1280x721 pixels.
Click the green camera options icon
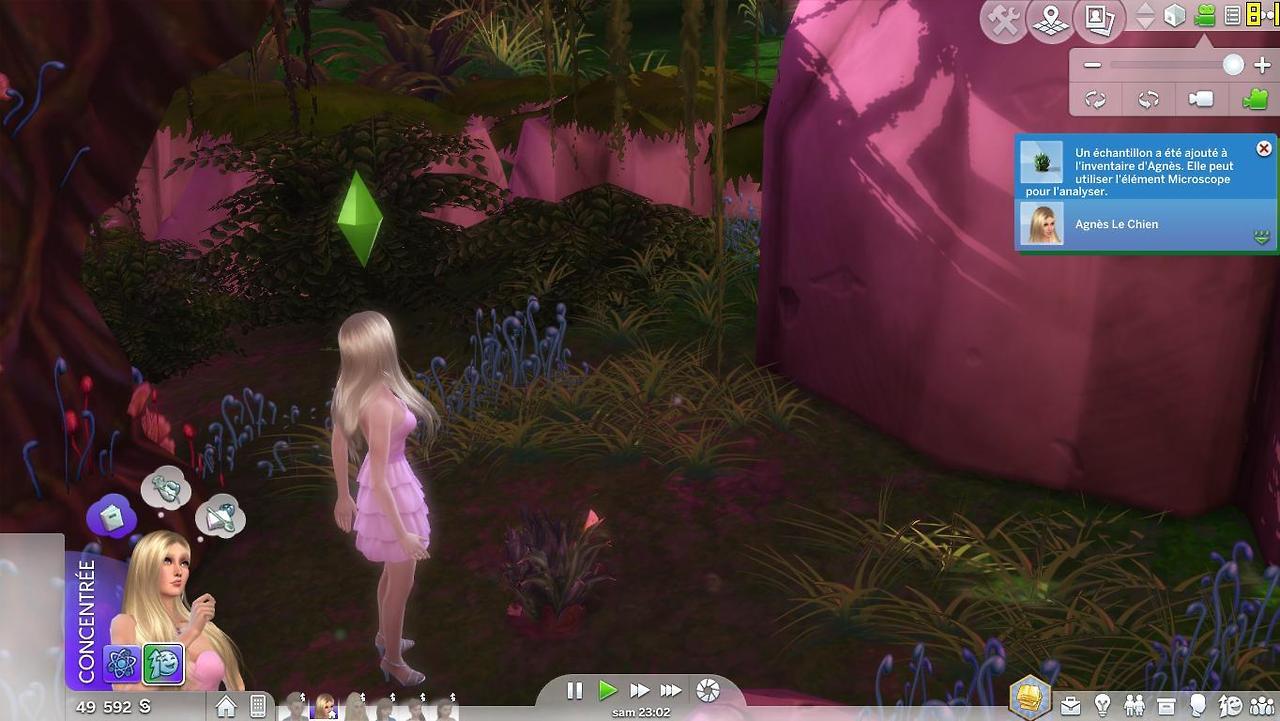coord(1204,16)
